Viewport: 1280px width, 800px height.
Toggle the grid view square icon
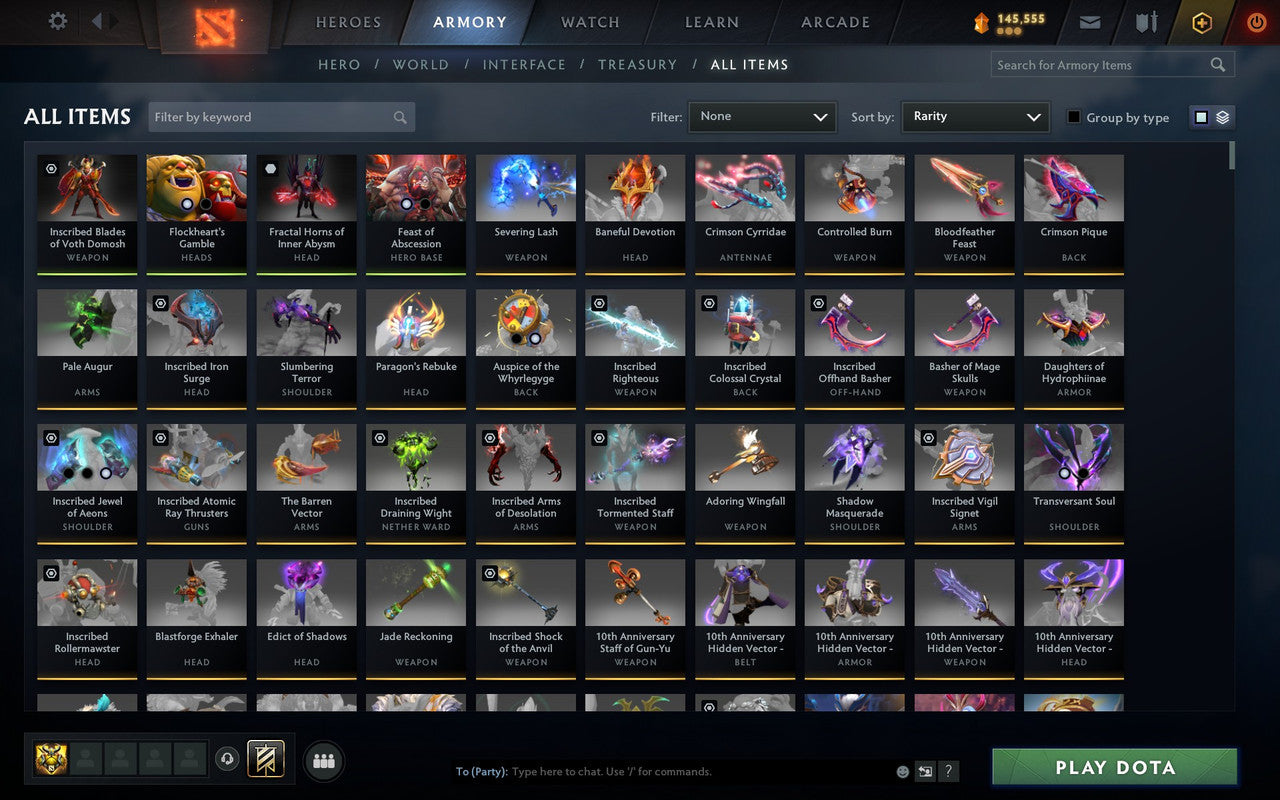point(1200,116)
